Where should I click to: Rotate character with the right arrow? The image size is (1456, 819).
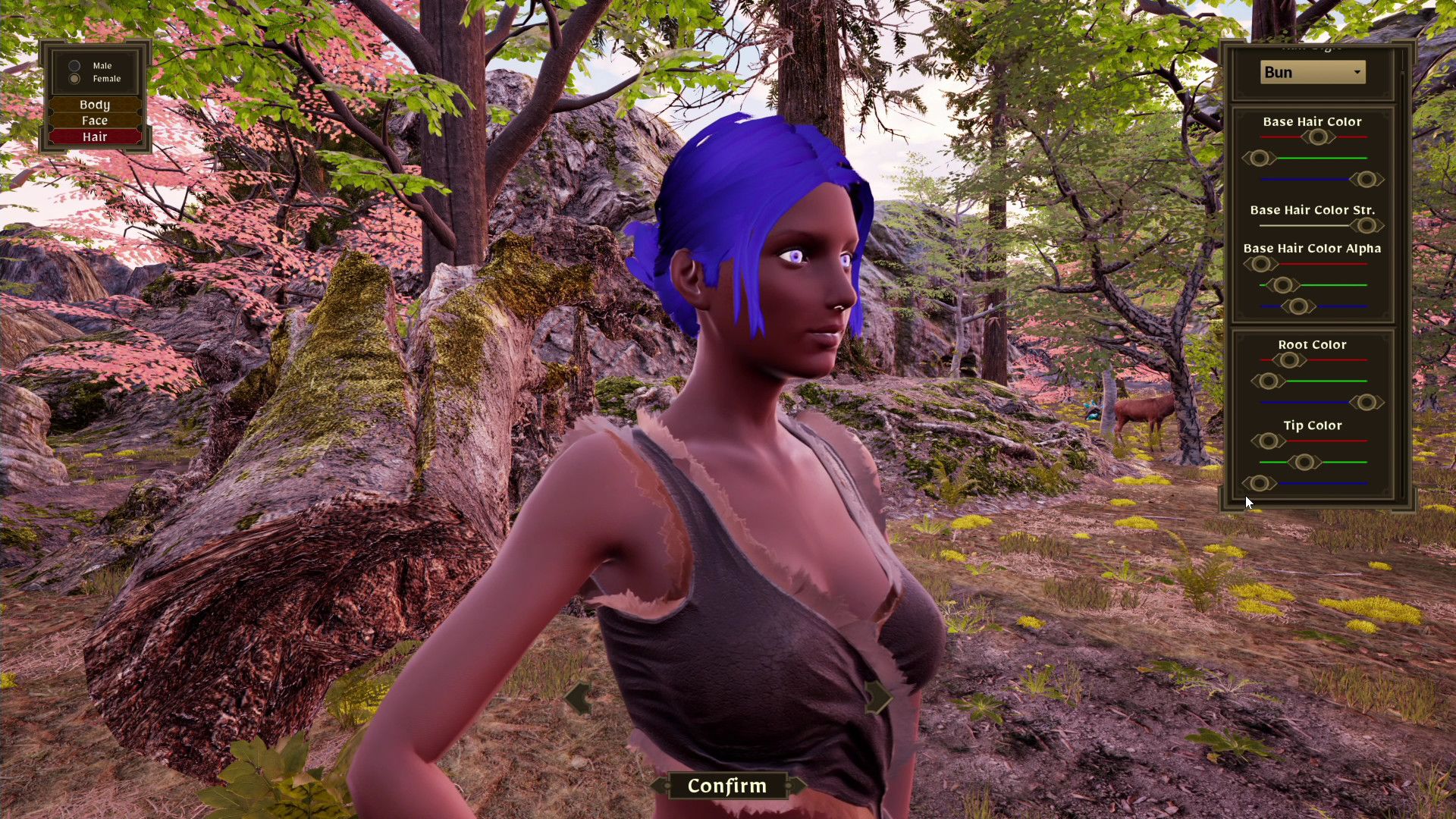(x=877, y=696)
